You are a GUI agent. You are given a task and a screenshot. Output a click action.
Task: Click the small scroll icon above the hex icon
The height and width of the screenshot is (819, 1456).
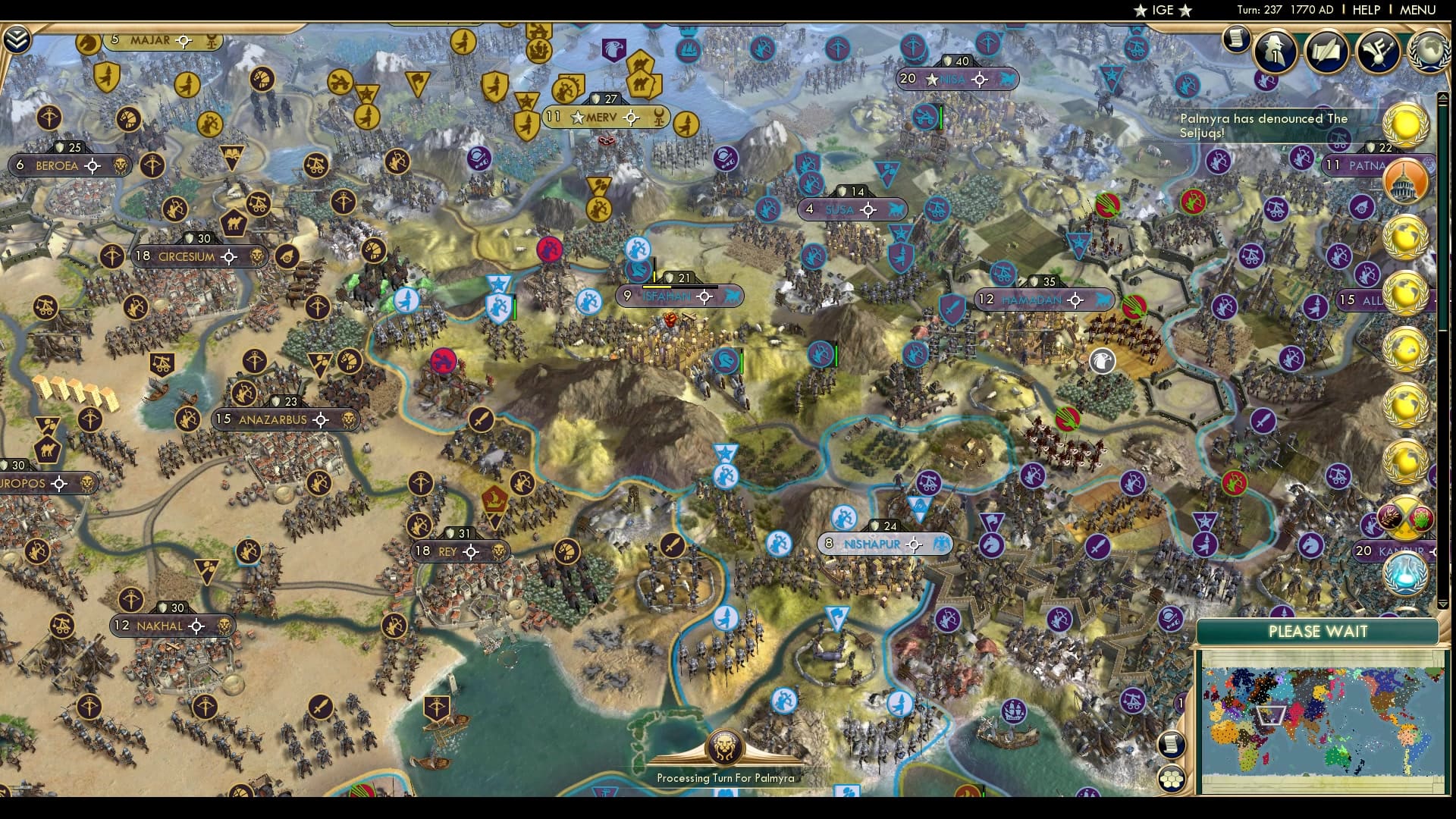(1172, 744)
